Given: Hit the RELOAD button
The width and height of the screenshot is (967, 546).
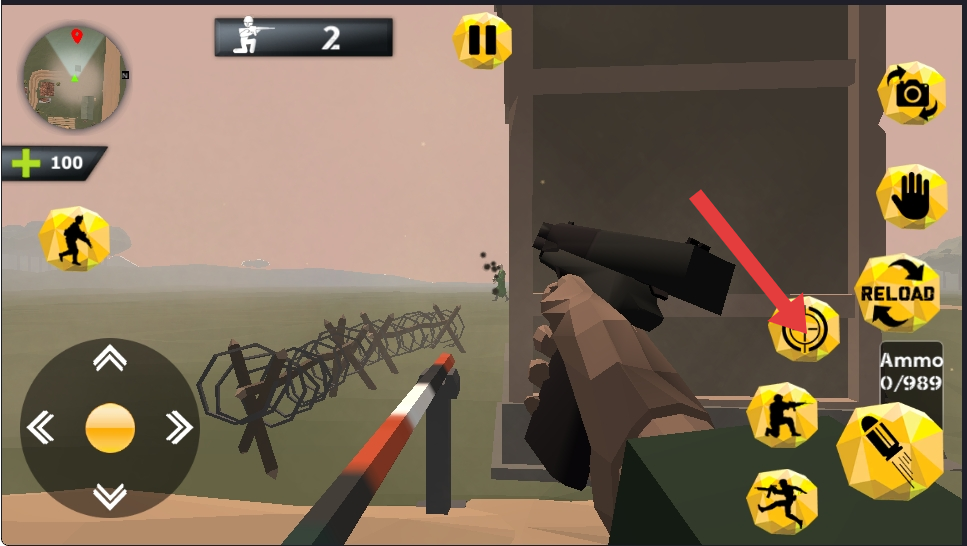Looking at the screenshot, I should point(897,293).
